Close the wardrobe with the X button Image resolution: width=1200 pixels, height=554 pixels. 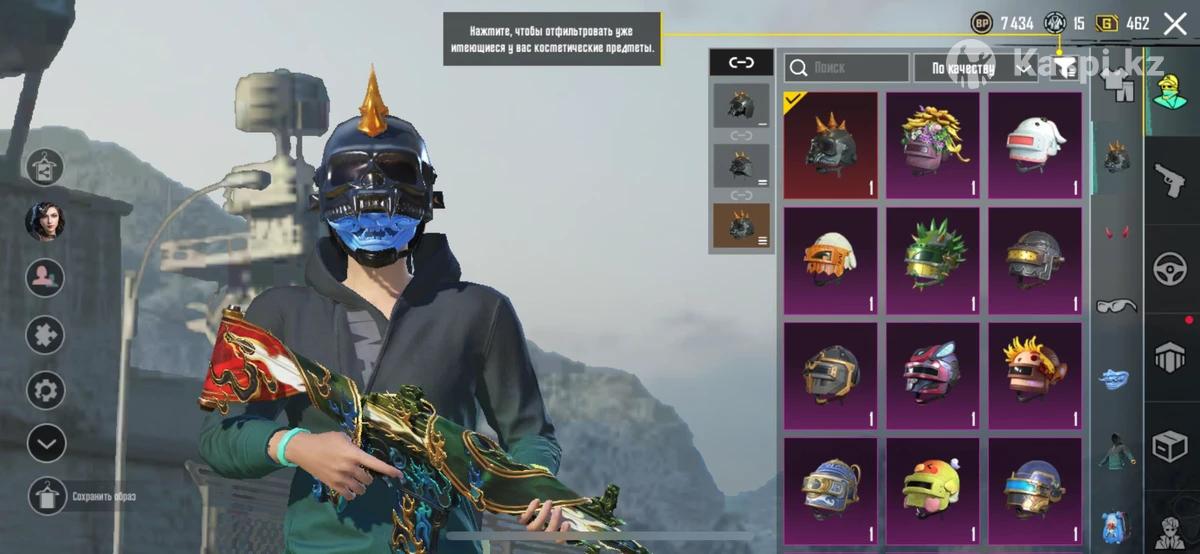click(x=1175, y=23)
